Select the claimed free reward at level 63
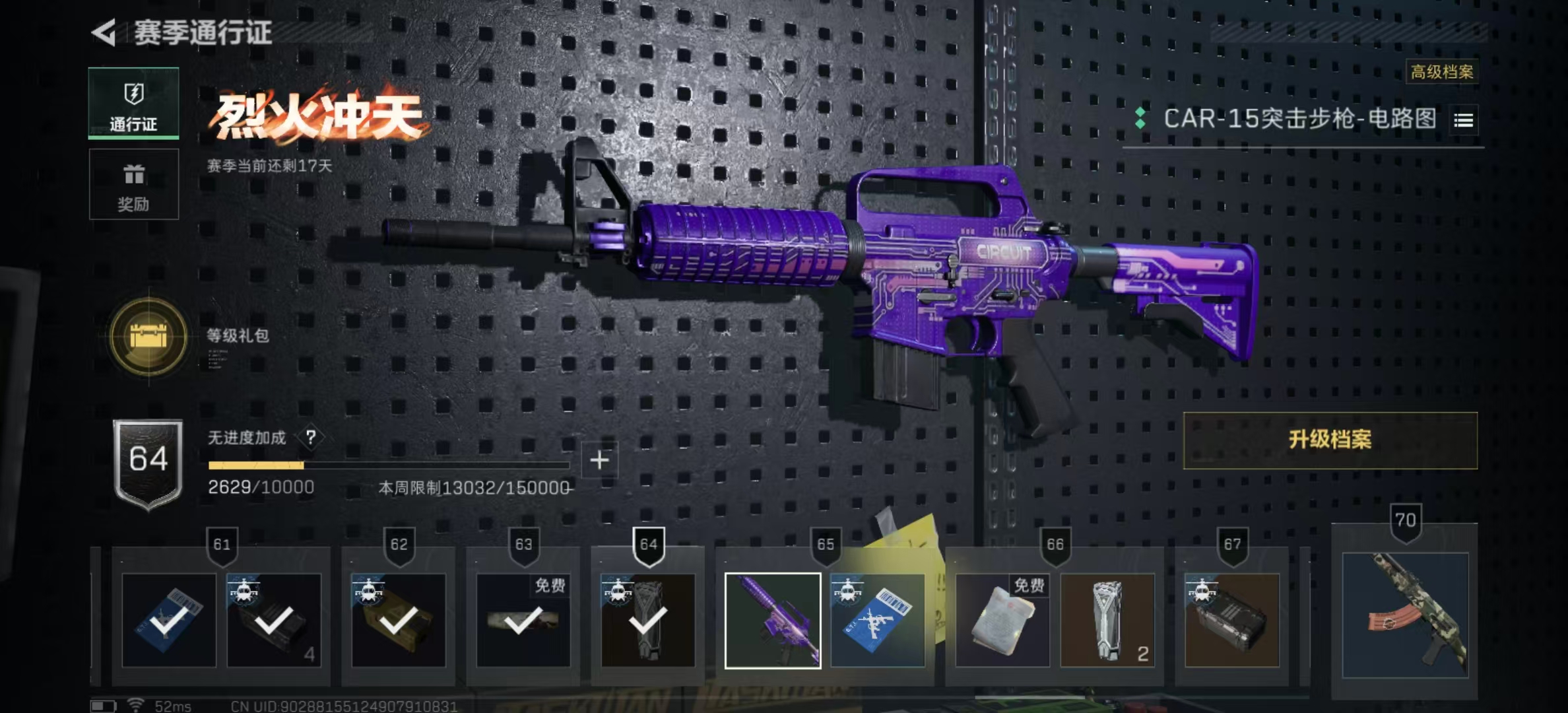 click(523, 621)
